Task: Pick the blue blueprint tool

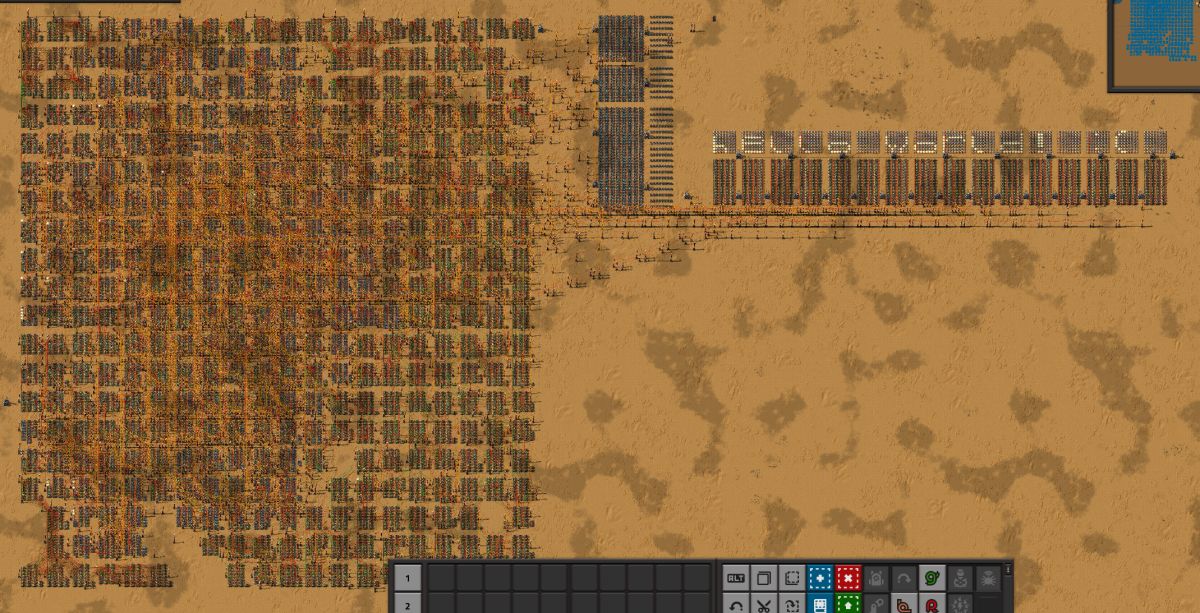Action: (819, 578)
